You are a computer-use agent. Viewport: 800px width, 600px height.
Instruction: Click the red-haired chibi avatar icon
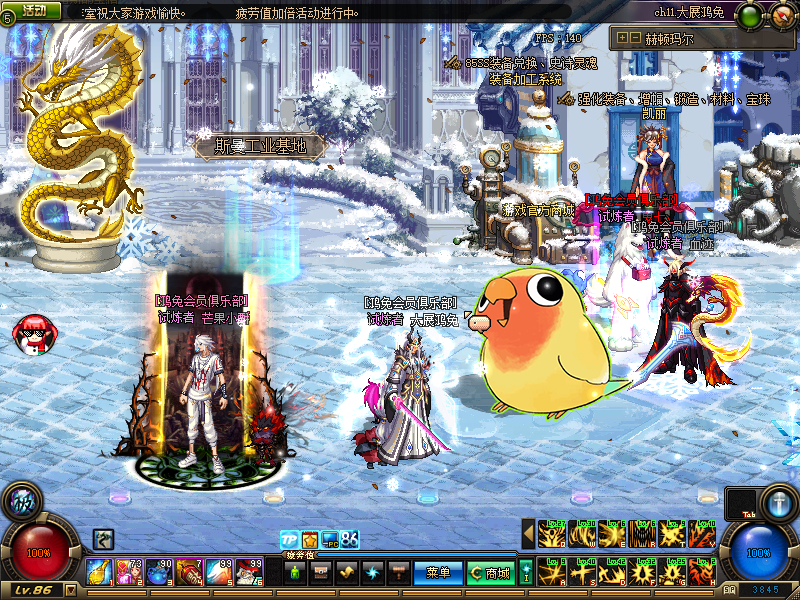pyautogui.click(x=31, y=333)
